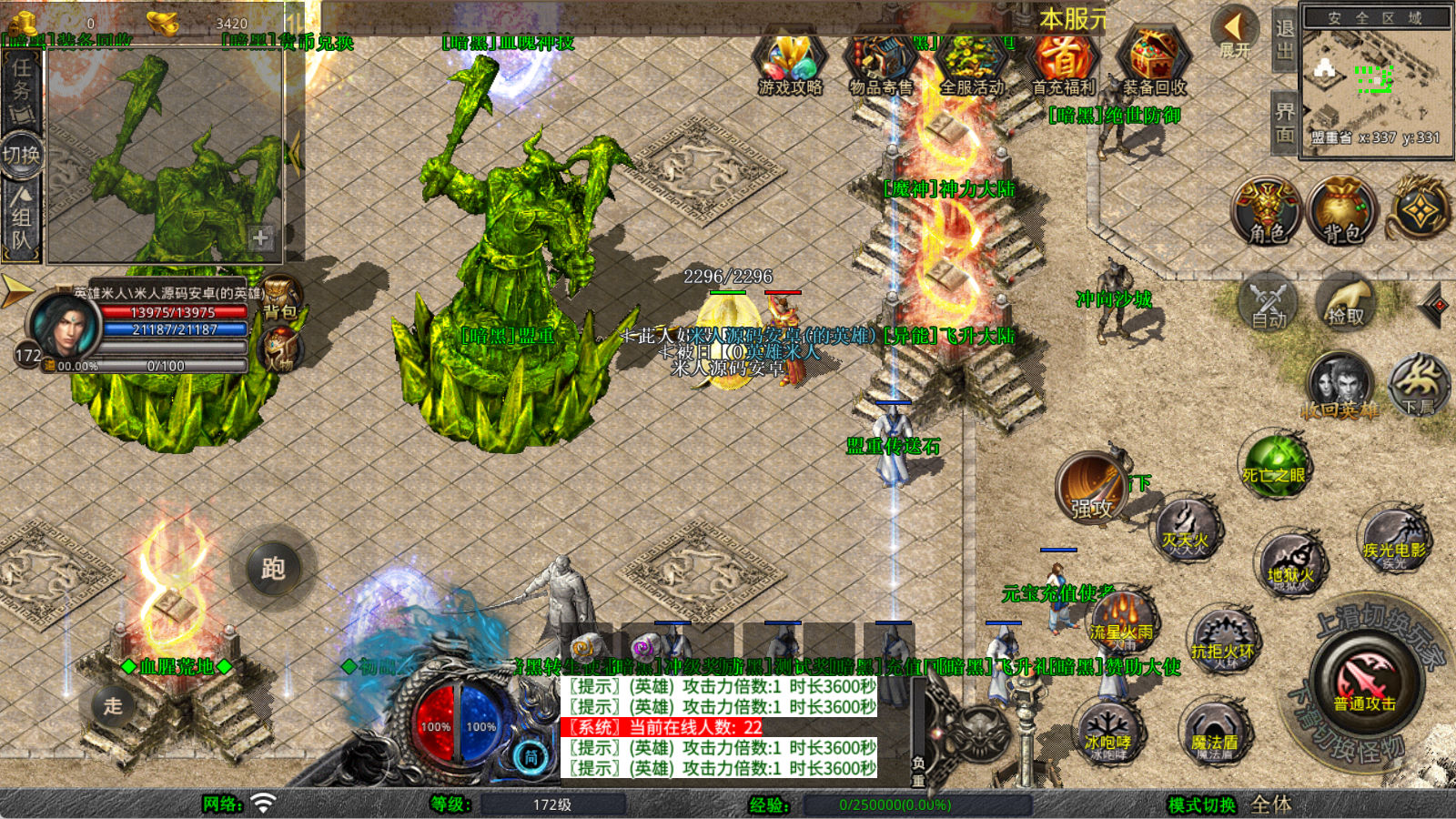The width and height of the screenshot is (1456, 819).
Task: Open the 装备回收 equipment recycling chest
Action: coord(1154,64)
